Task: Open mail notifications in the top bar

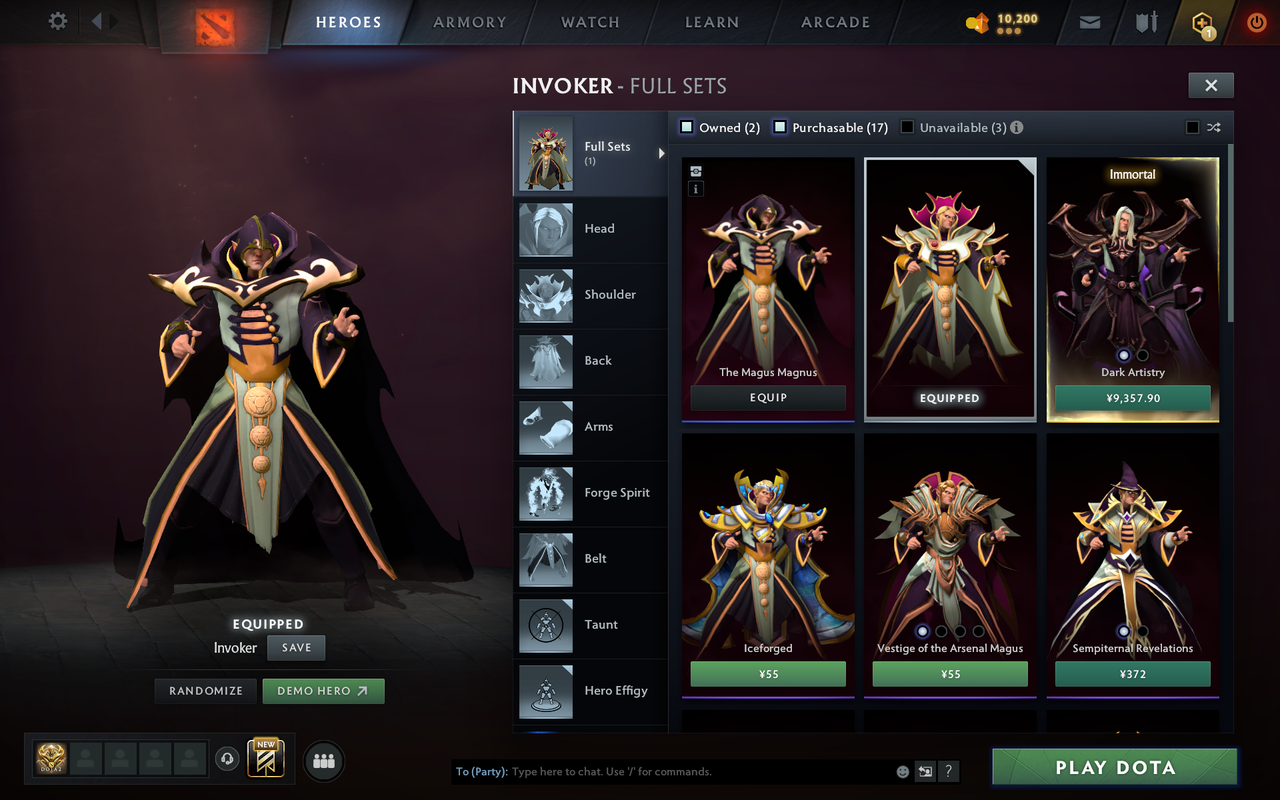Action: click(1089, 22)
